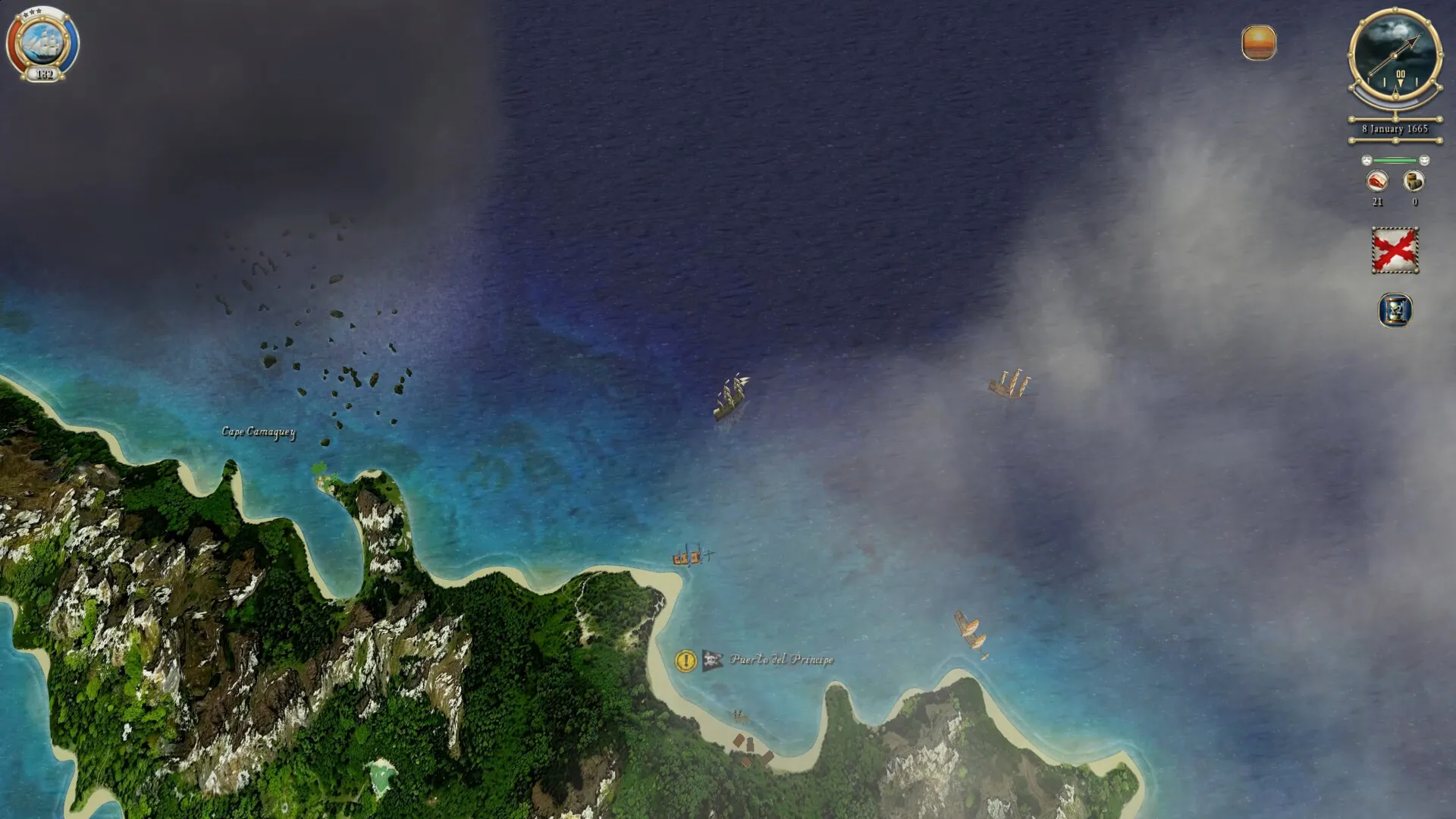Click the crew count showing 21
1456x819 pixels.
tap(1378, 202)
